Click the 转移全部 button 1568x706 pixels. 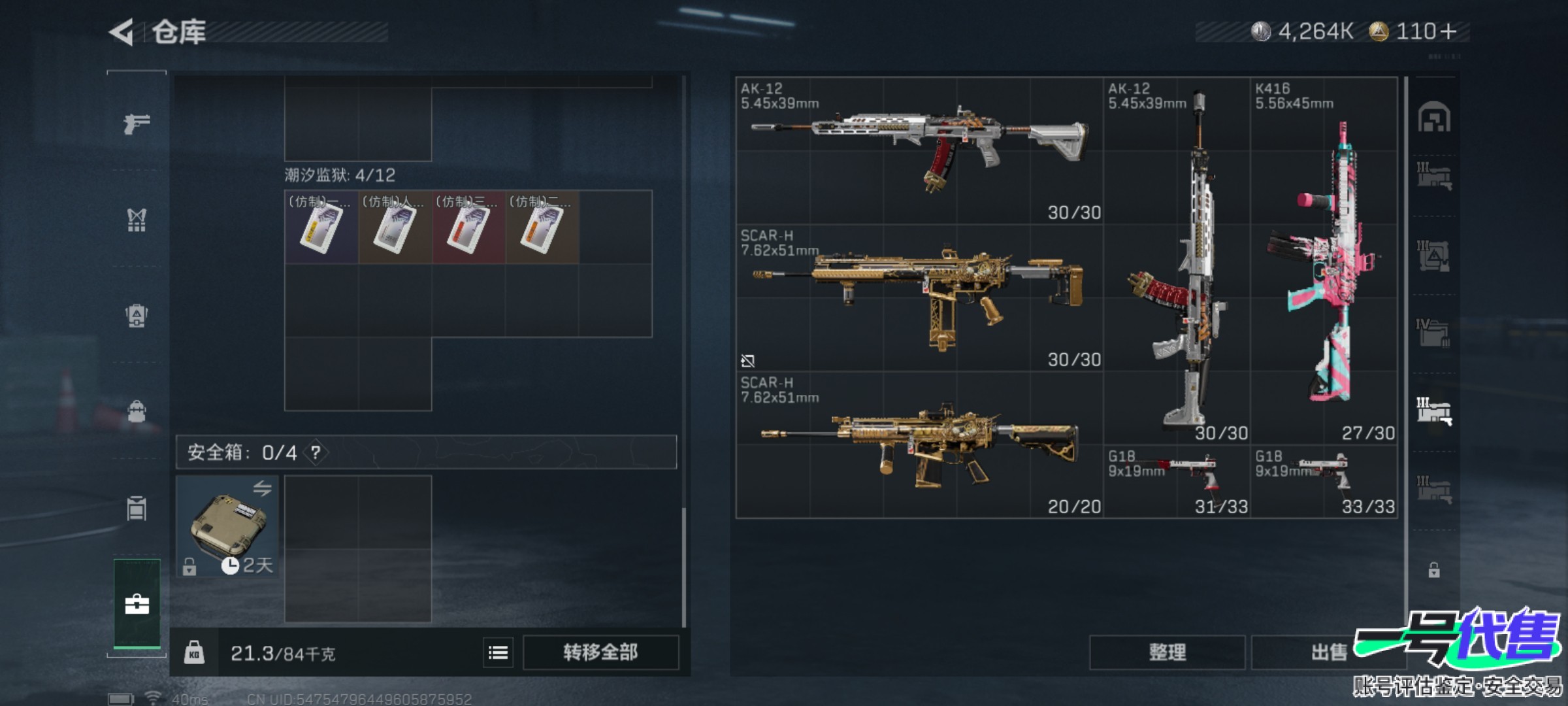coord(600,652)
